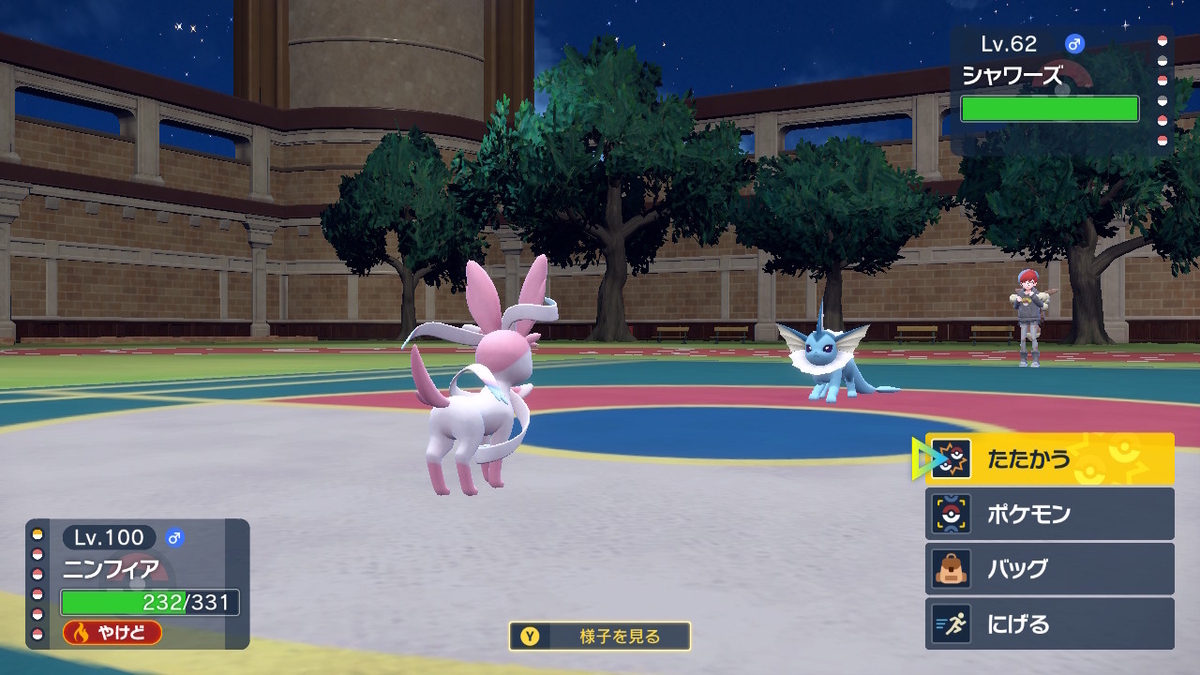Image resolution: width=1200 pixels, height=675 pixels.
Task: Click the 様子を見る status check button
Action: (x=599, y=636)
